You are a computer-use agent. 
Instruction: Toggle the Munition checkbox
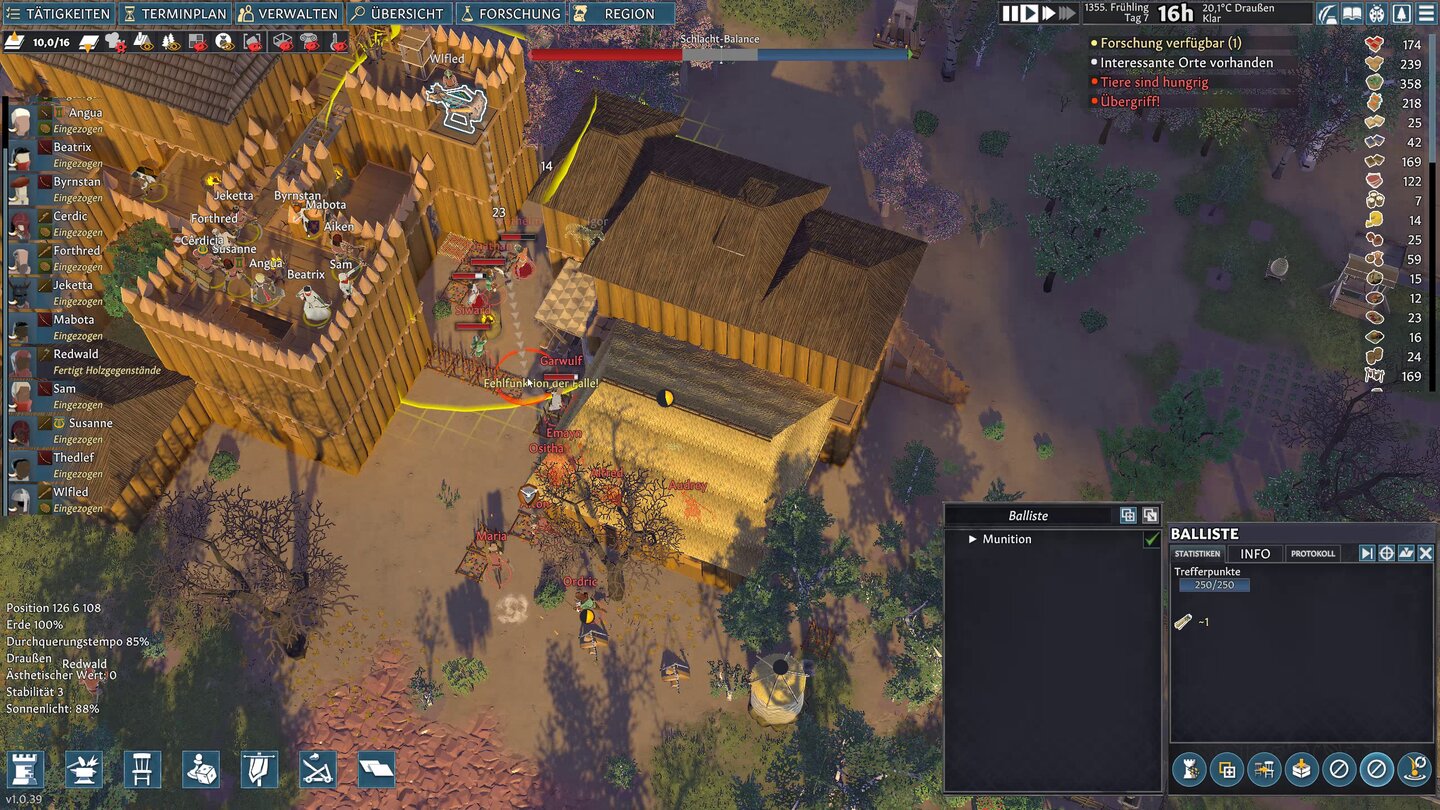coord(1152,539)
